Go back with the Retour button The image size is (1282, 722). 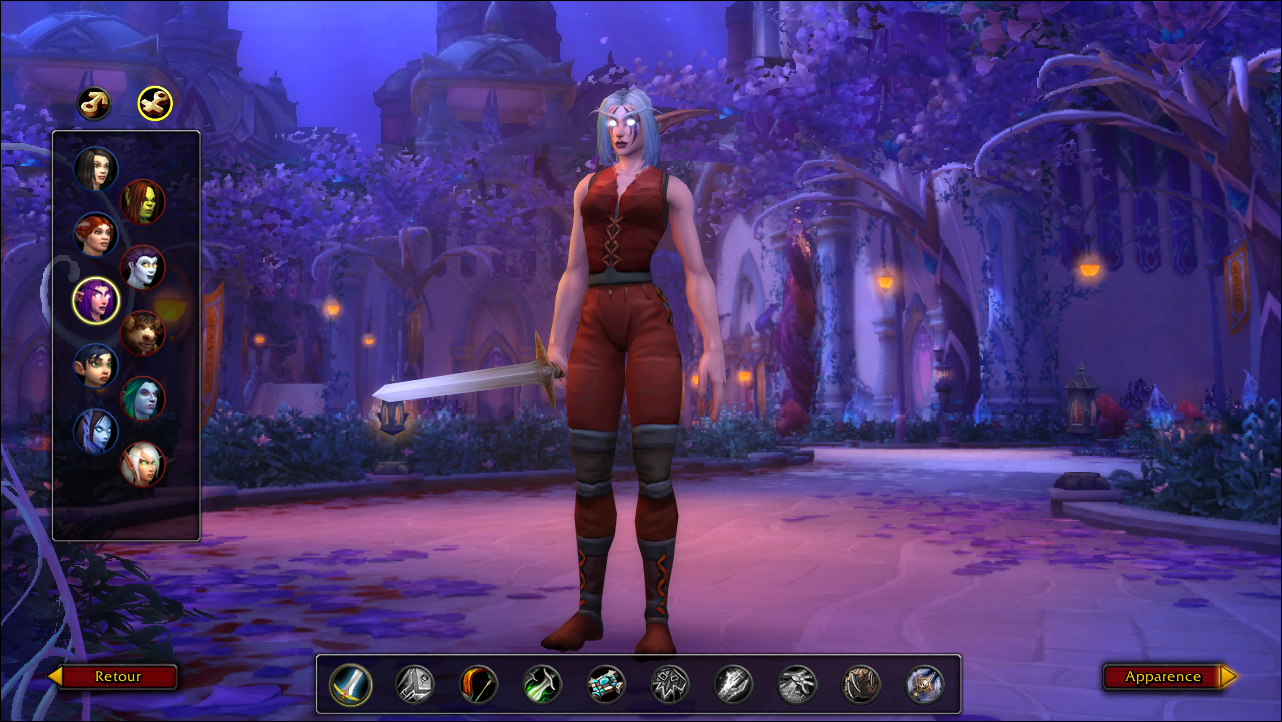[x=113, y=677]
